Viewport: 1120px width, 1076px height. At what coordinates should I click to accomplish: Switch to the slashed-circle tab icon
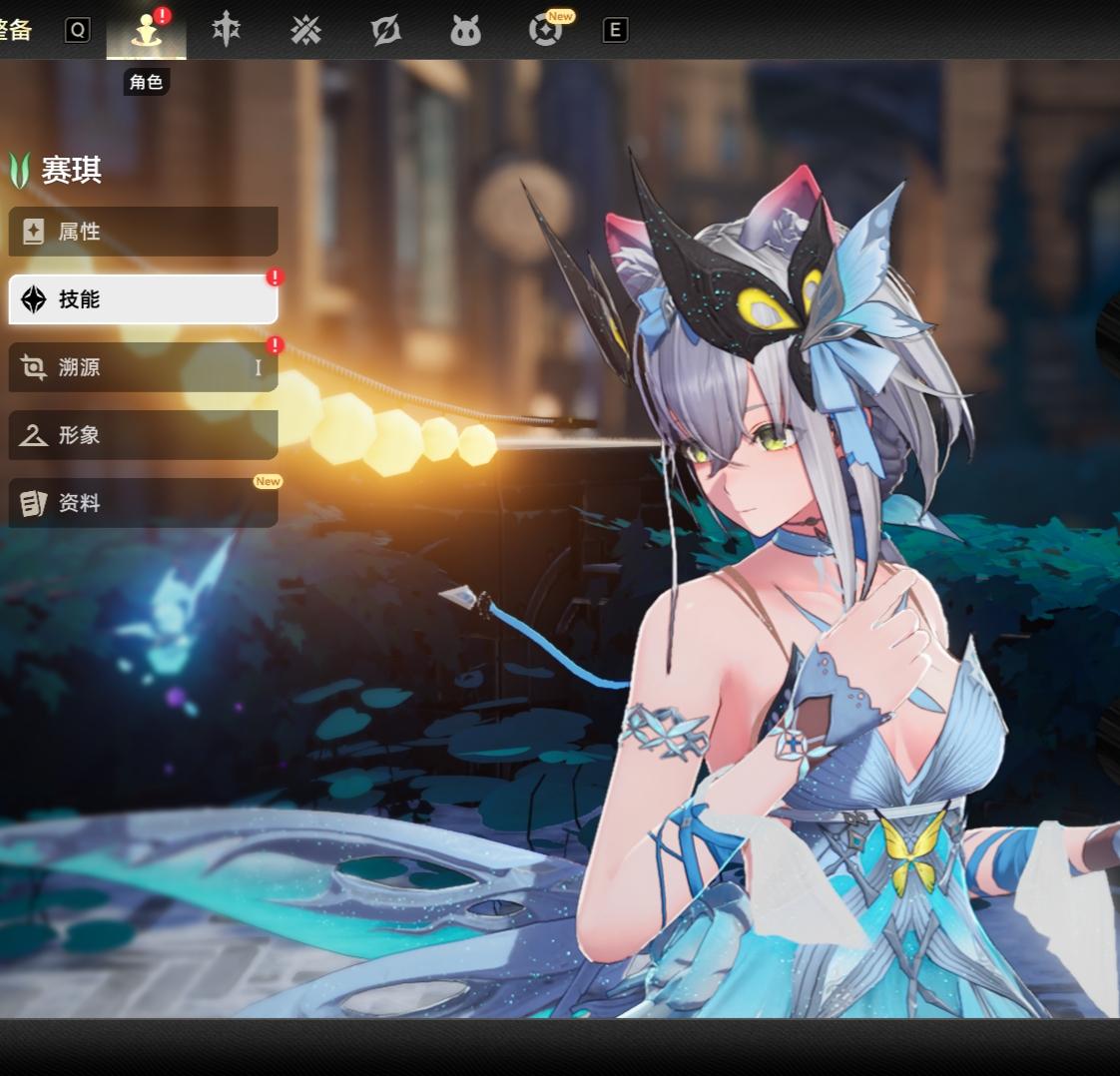385,31
